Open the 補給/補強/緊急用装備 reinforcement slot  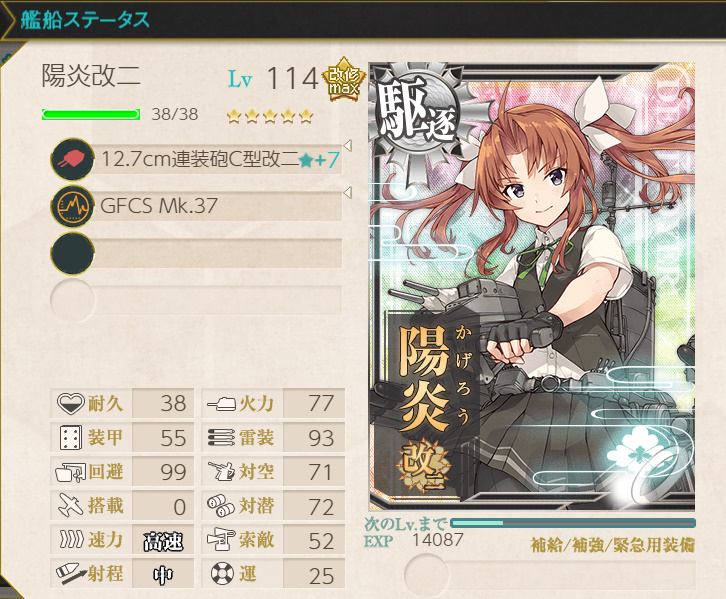point(550,575)
